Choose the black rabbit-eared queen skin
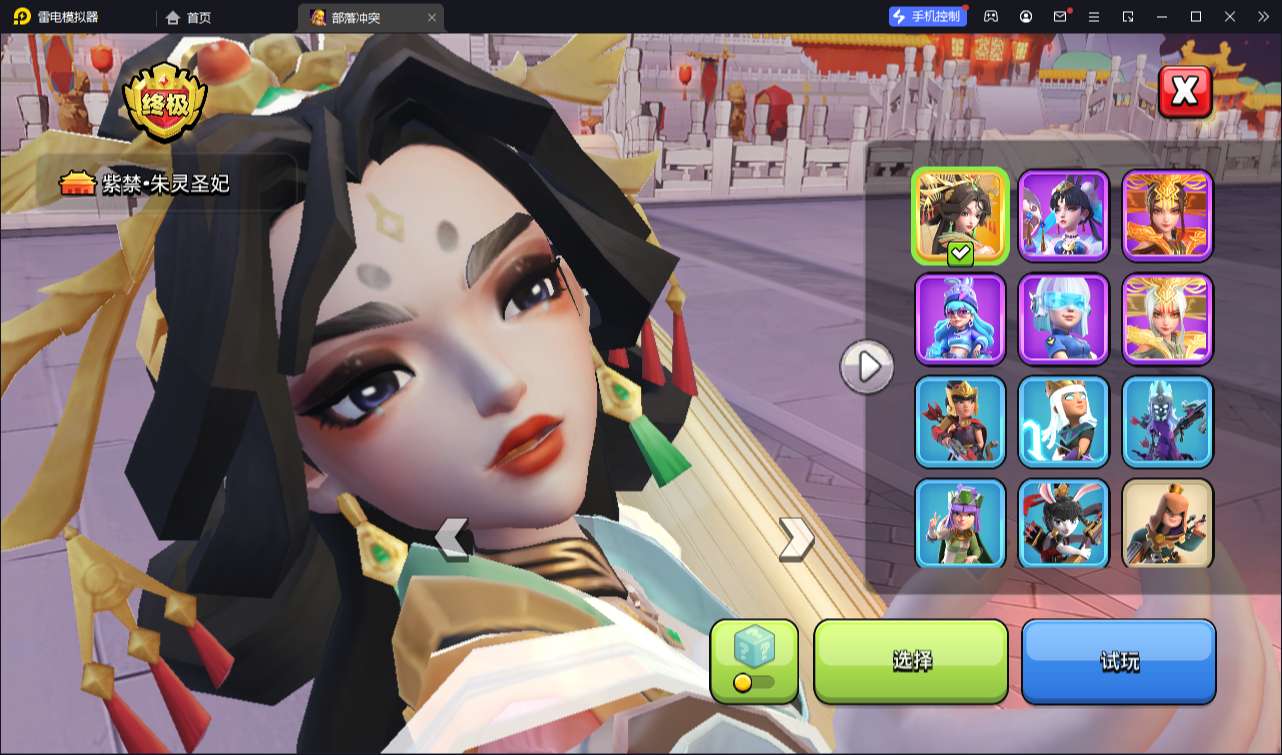1282x755 pixels. point(1064,524)
